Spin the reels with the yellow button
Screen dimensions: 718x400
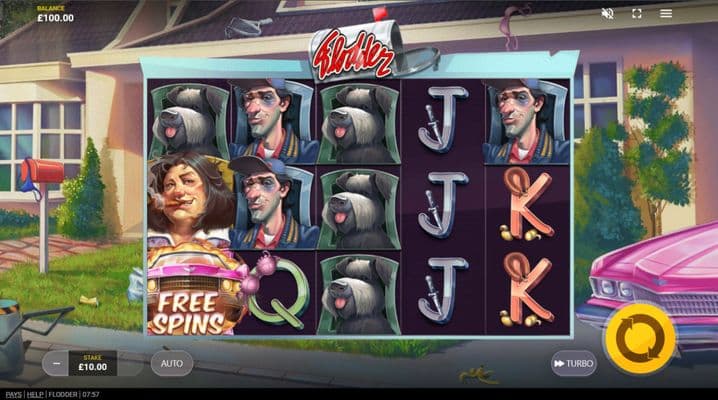(645, 339)
